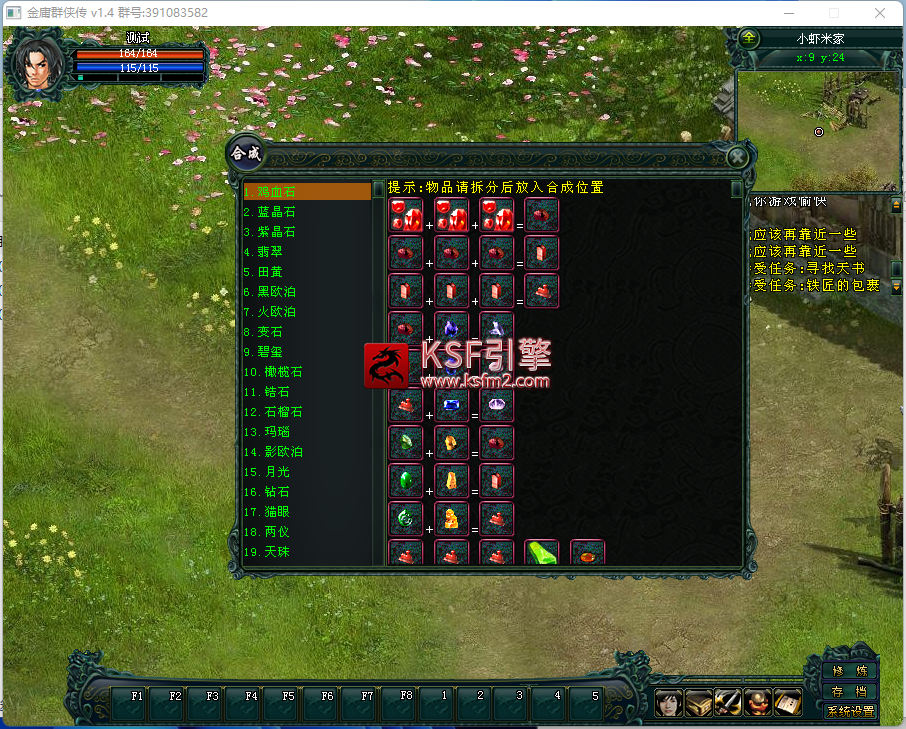
Task: Open the treasure chest inventory icon
Action: 698,703
